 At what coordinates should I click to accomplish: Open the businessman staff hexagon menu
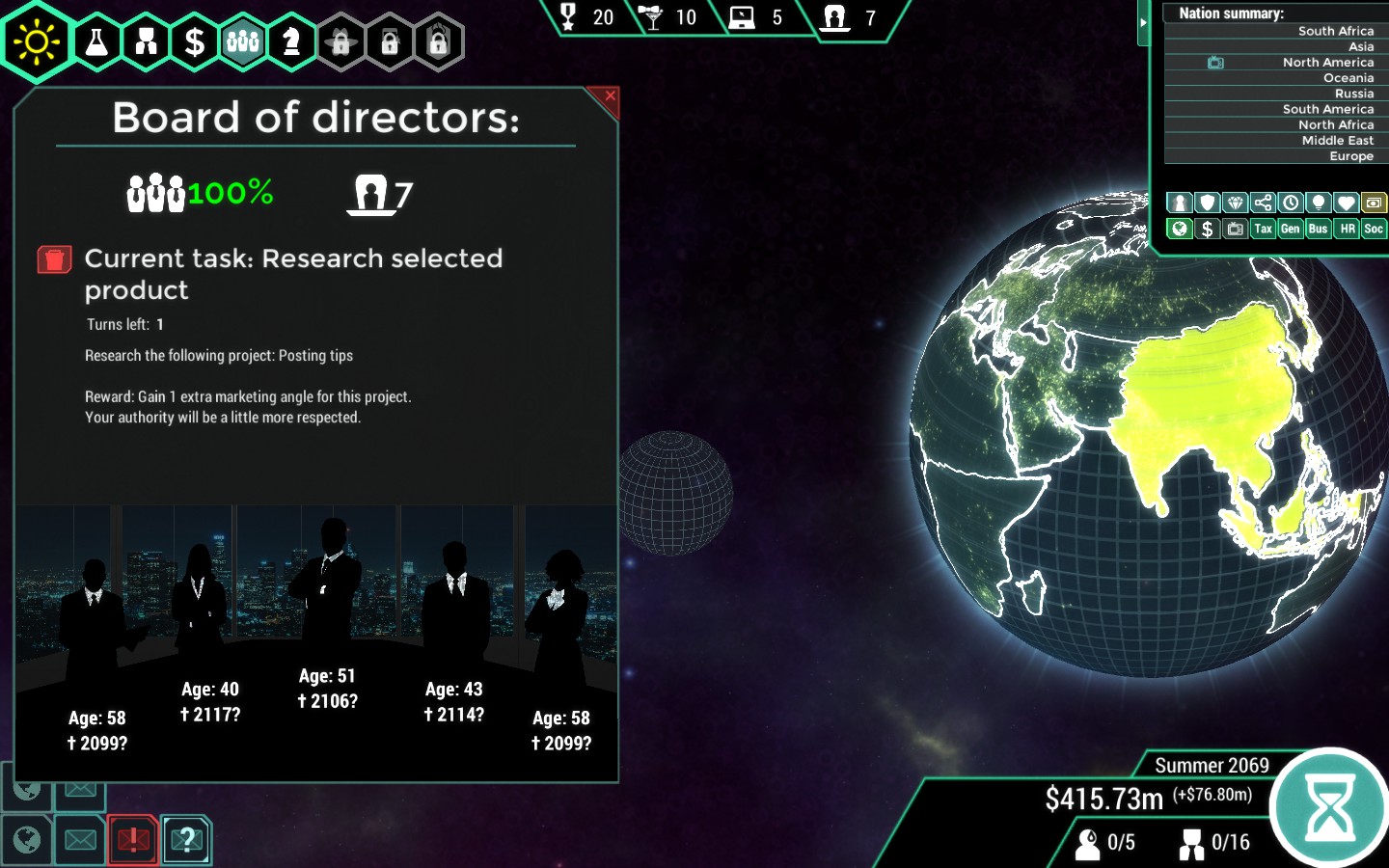tap(147, 41)
